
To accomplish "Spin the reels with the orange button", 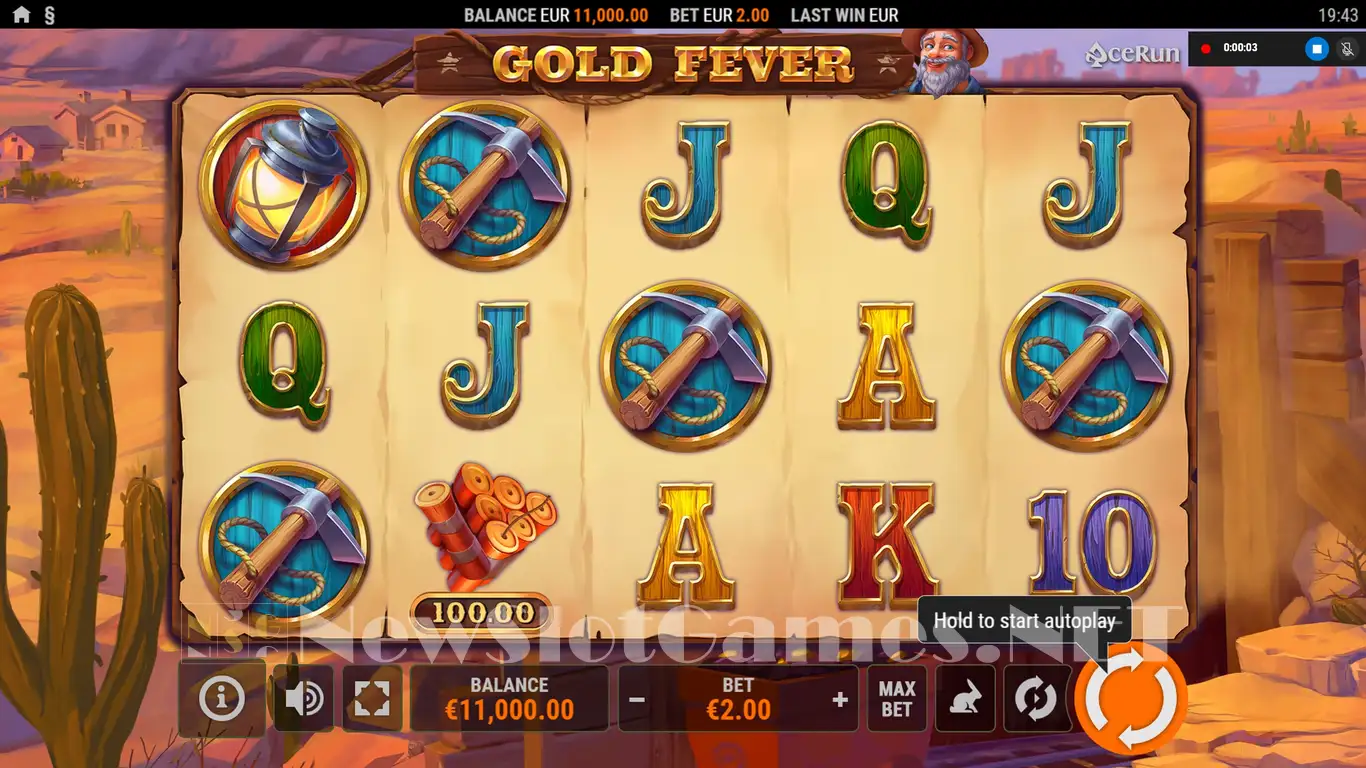I will pyautogui.click(x=1131, y=699).
